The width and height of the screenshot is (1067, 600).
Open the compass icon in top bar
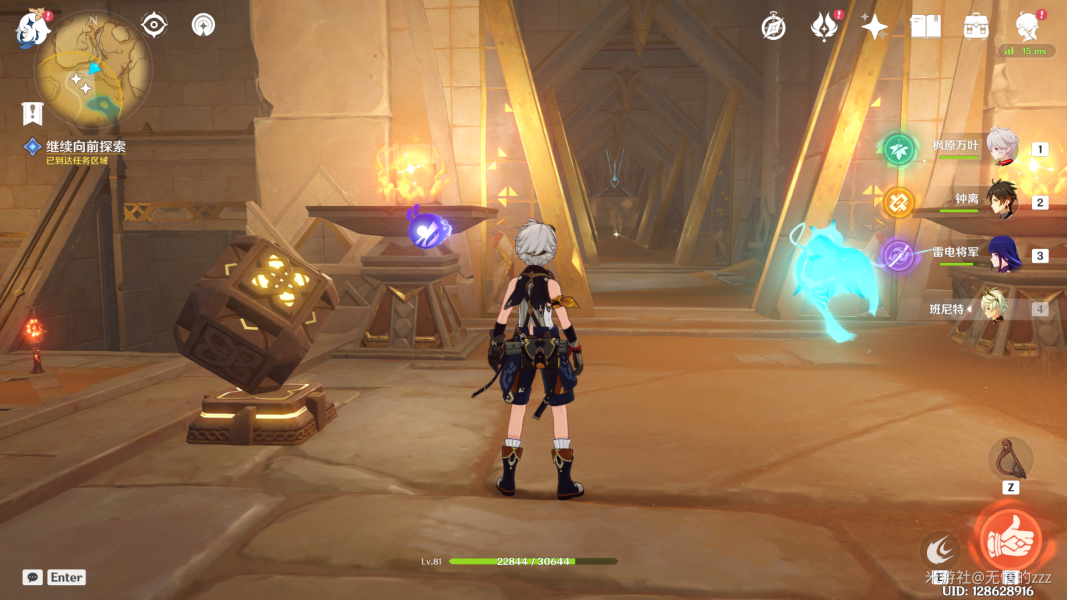[773, 27]
